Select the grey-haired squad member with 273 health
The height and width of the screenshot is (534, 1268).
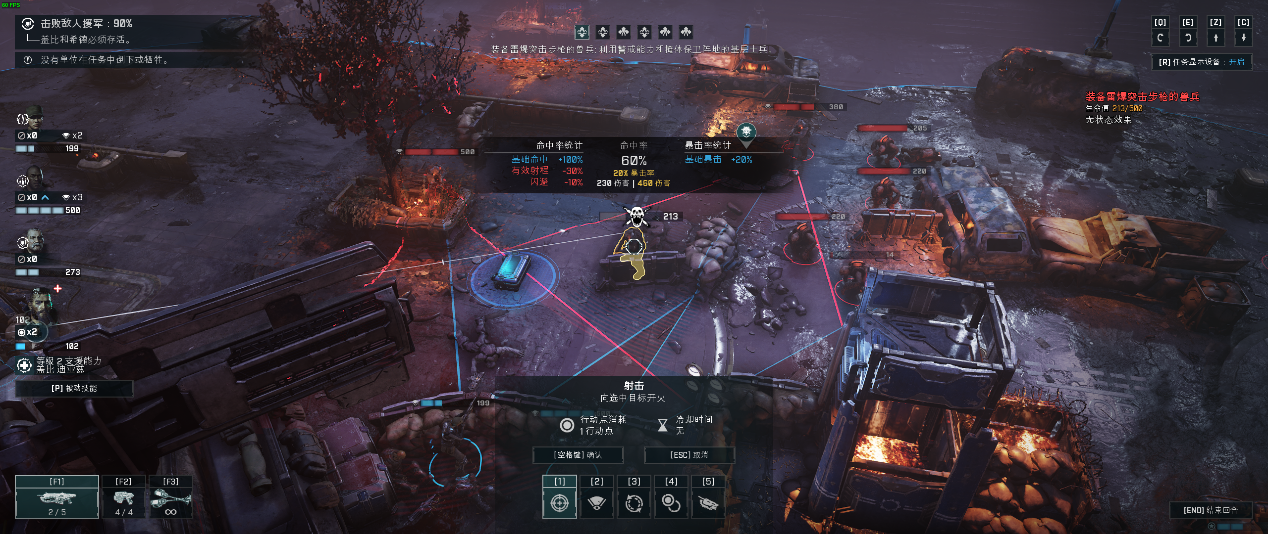(33, 242)
